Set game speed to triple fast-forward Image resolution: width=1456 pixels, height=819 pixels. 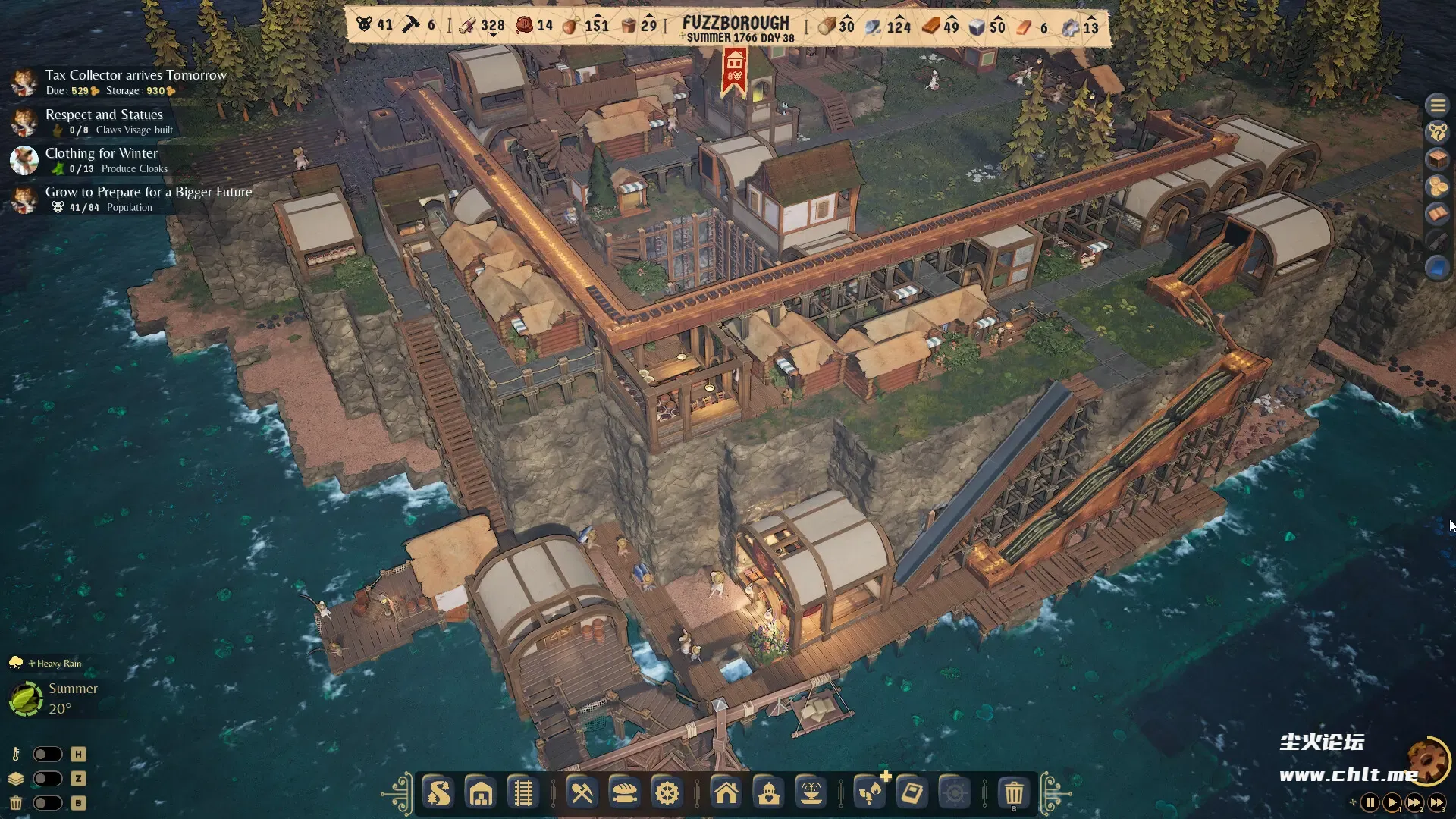(1437, 802)
